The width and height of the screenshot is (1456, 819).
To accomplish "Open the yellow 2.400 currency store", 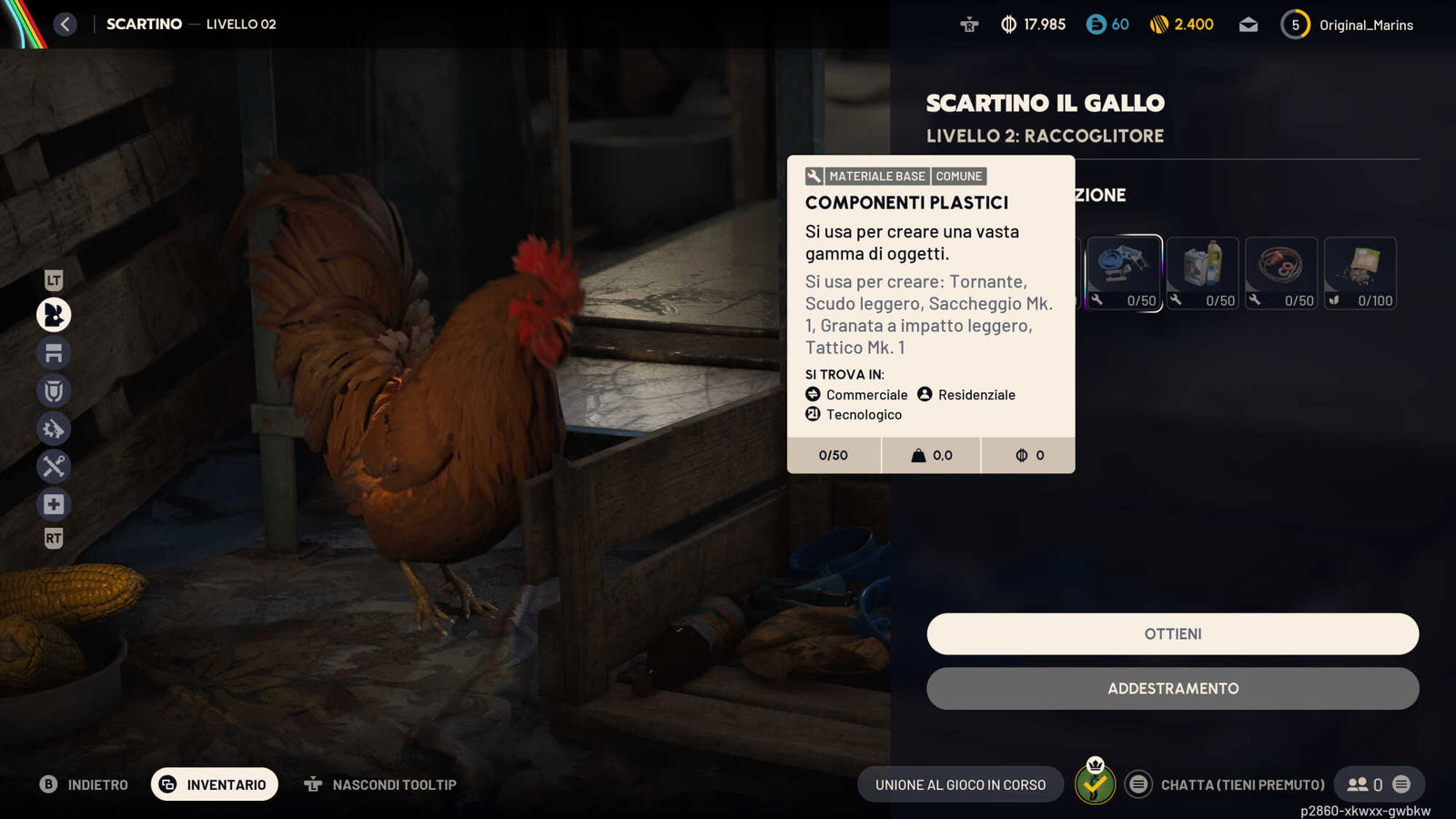I will [1181, 25].
